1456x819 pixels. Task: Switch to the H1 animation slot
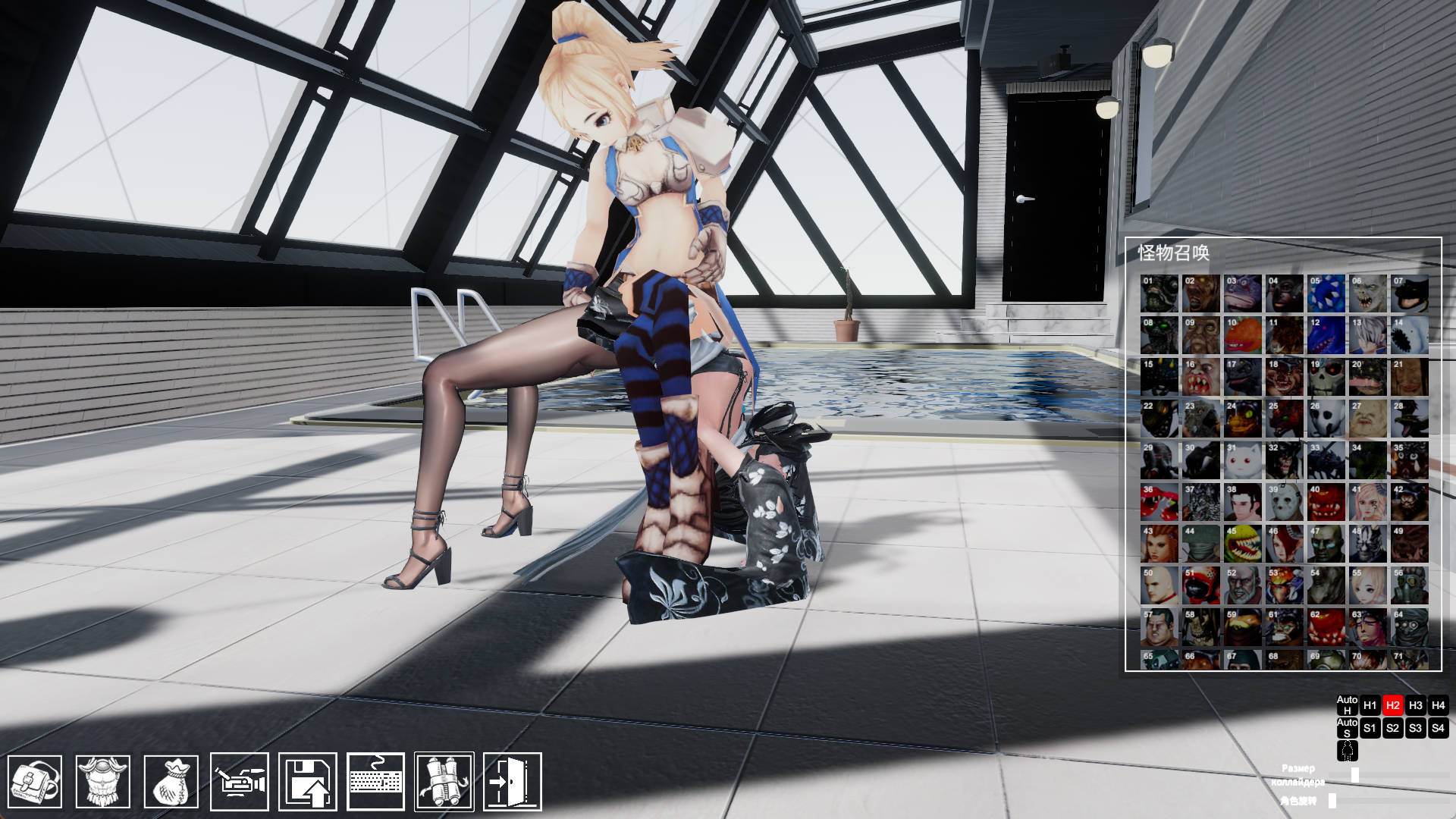(x=1370, y=705)
